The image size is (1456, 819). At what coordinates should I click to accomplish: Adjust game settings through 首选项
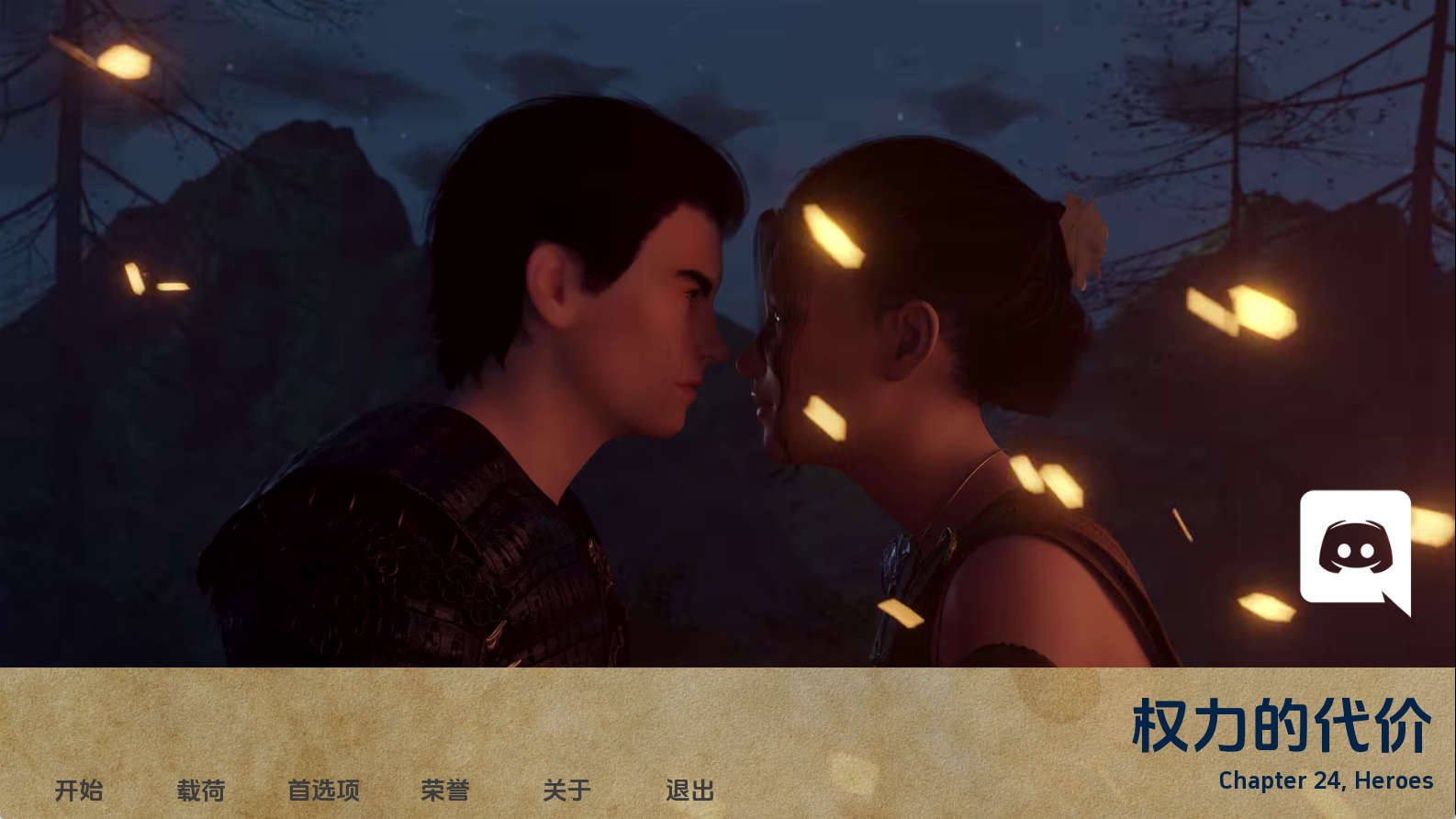pyautogui.click(x=325, y=791)
